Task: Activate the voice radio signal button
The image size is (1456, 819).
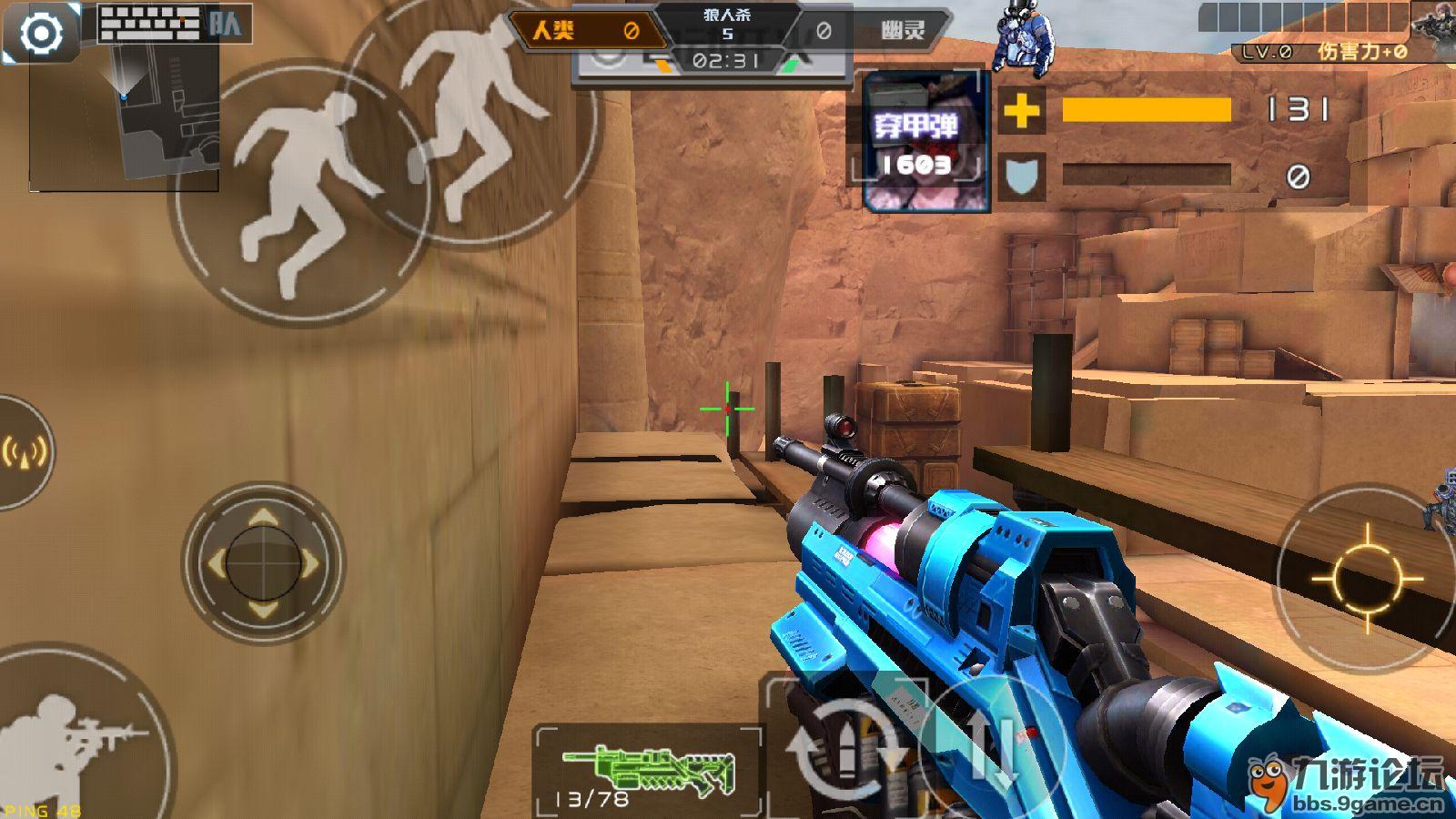Action: 23,451
